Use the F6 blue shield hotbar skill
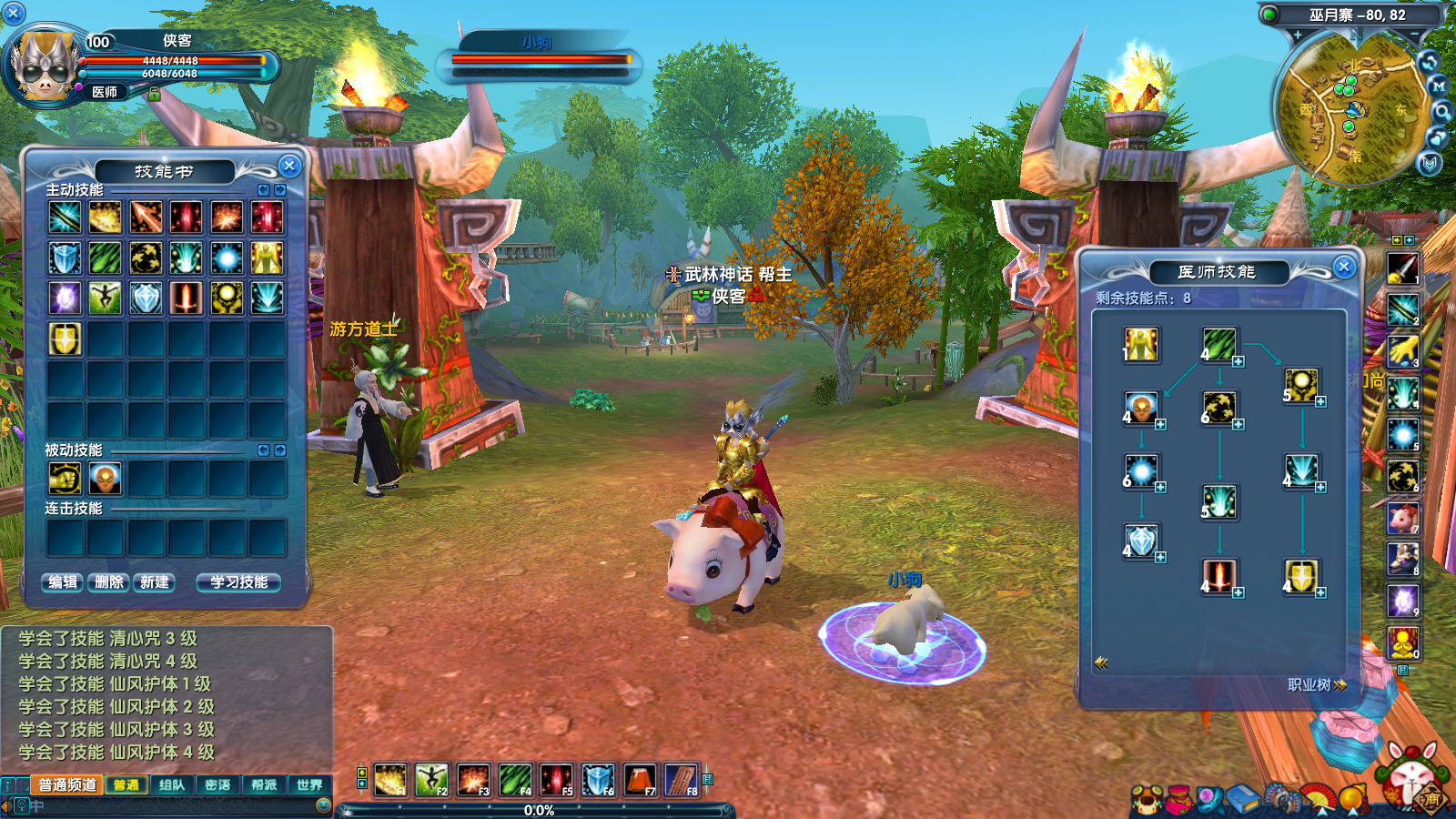Screen dimensions: 1456x819 pyautogui.click(x=598, y=780)
